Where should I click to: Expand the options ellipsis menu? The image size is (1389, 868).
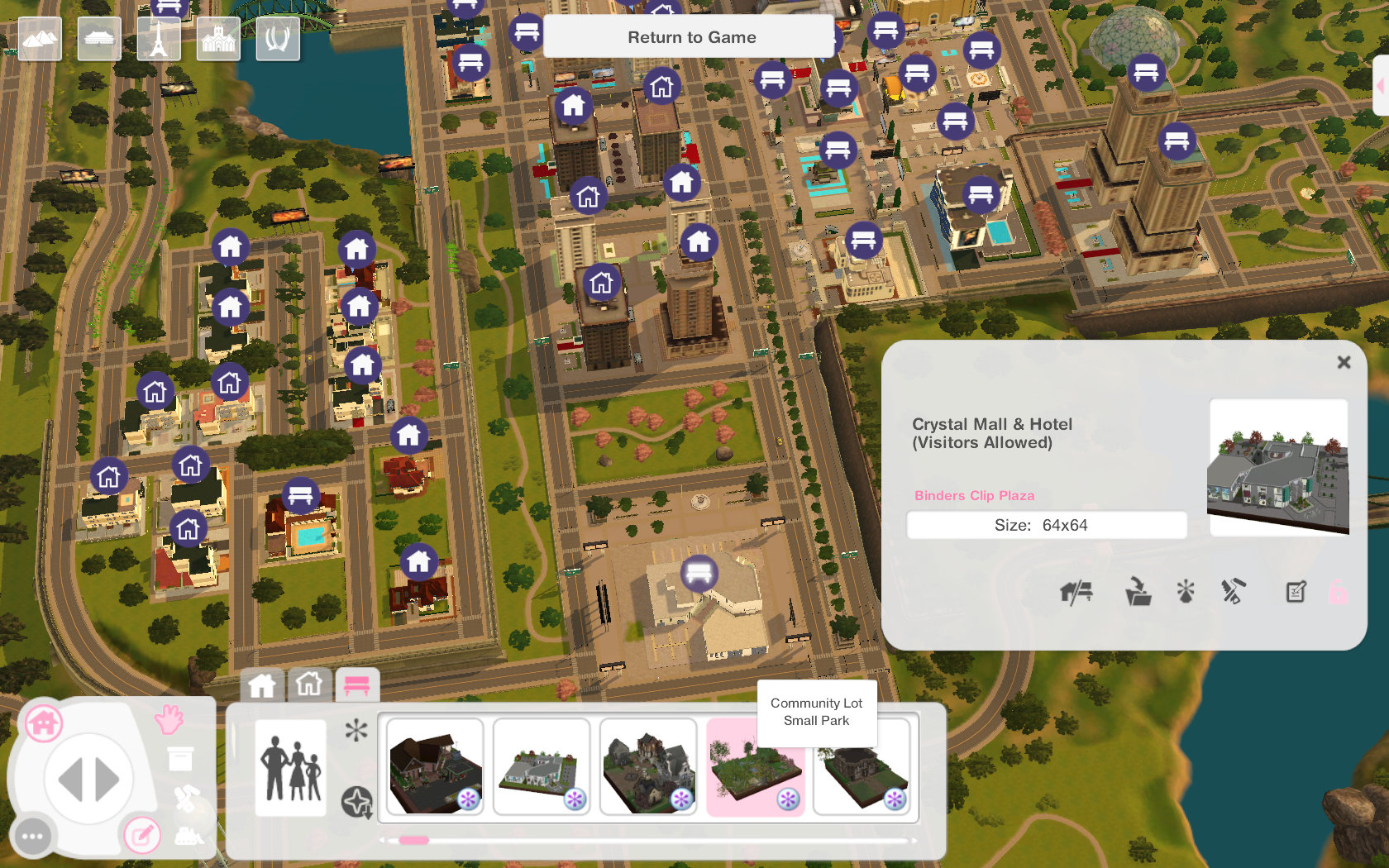31,836
